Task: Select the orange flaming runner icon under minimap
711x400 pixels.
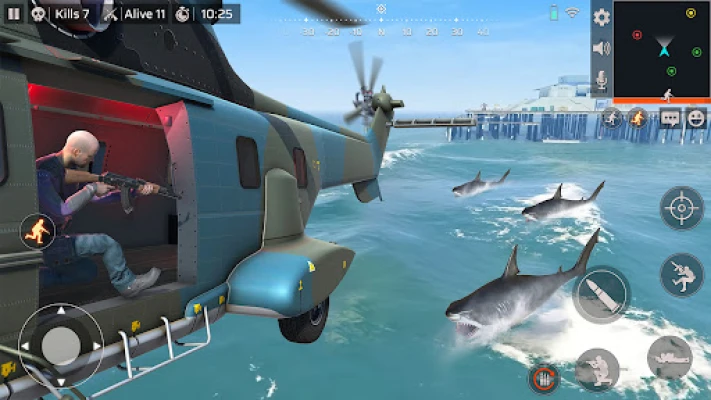Action: pyautogui.click(x=637, y=118)
